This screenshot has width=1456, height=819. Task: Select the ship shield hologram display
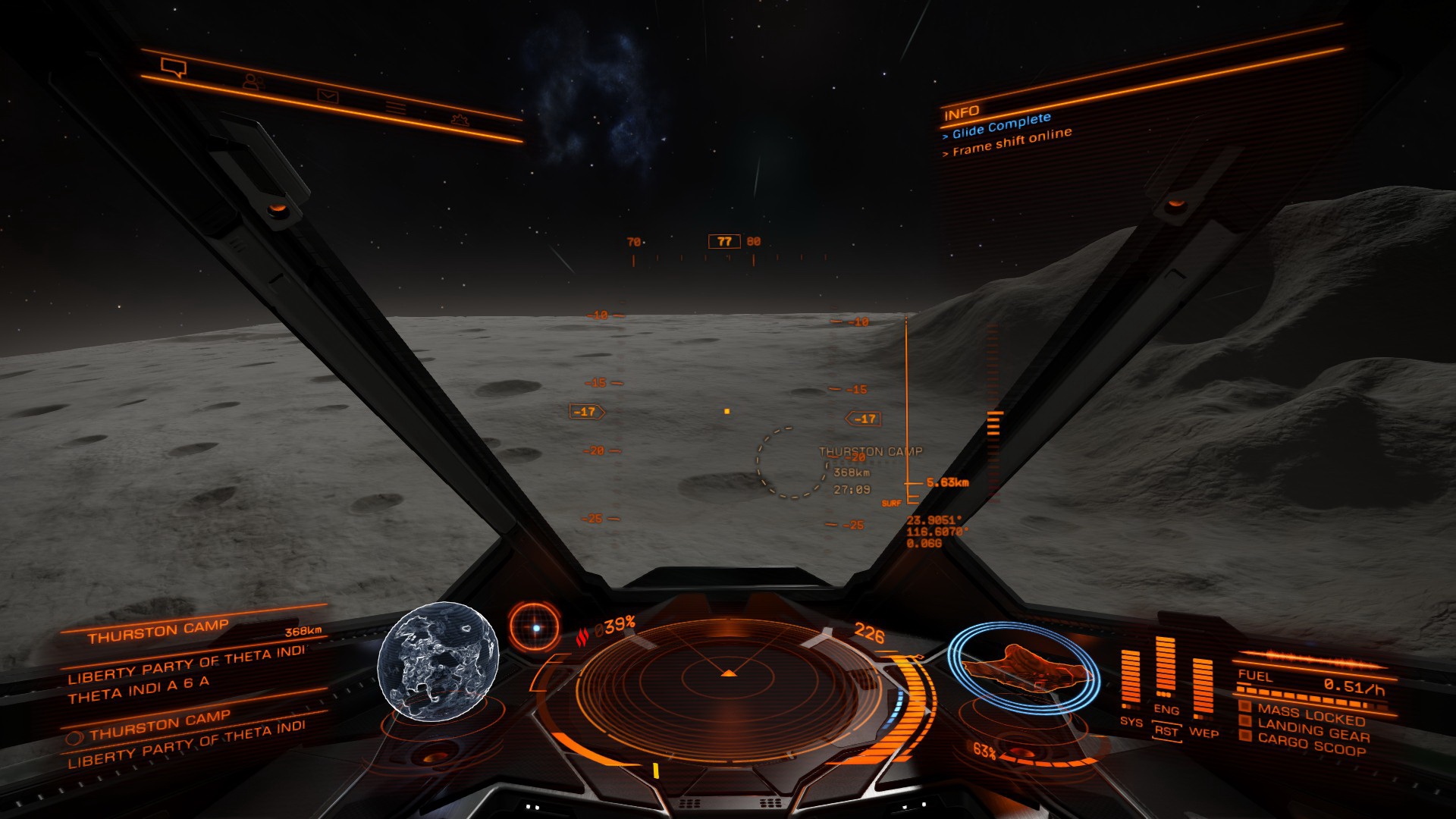1023,667
